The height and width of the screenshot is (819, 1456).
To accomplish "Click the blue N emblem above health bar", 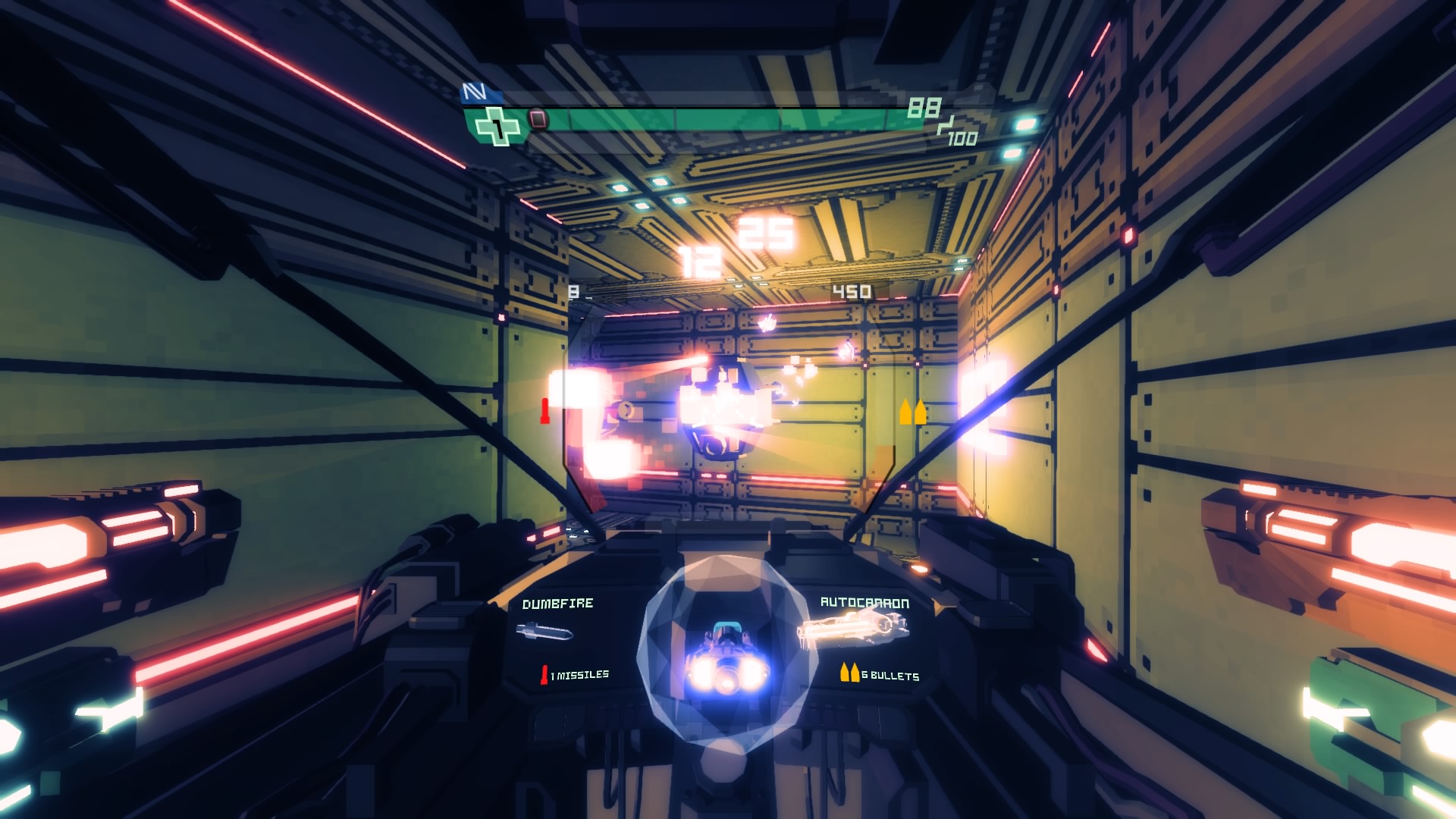I will 475,93.
